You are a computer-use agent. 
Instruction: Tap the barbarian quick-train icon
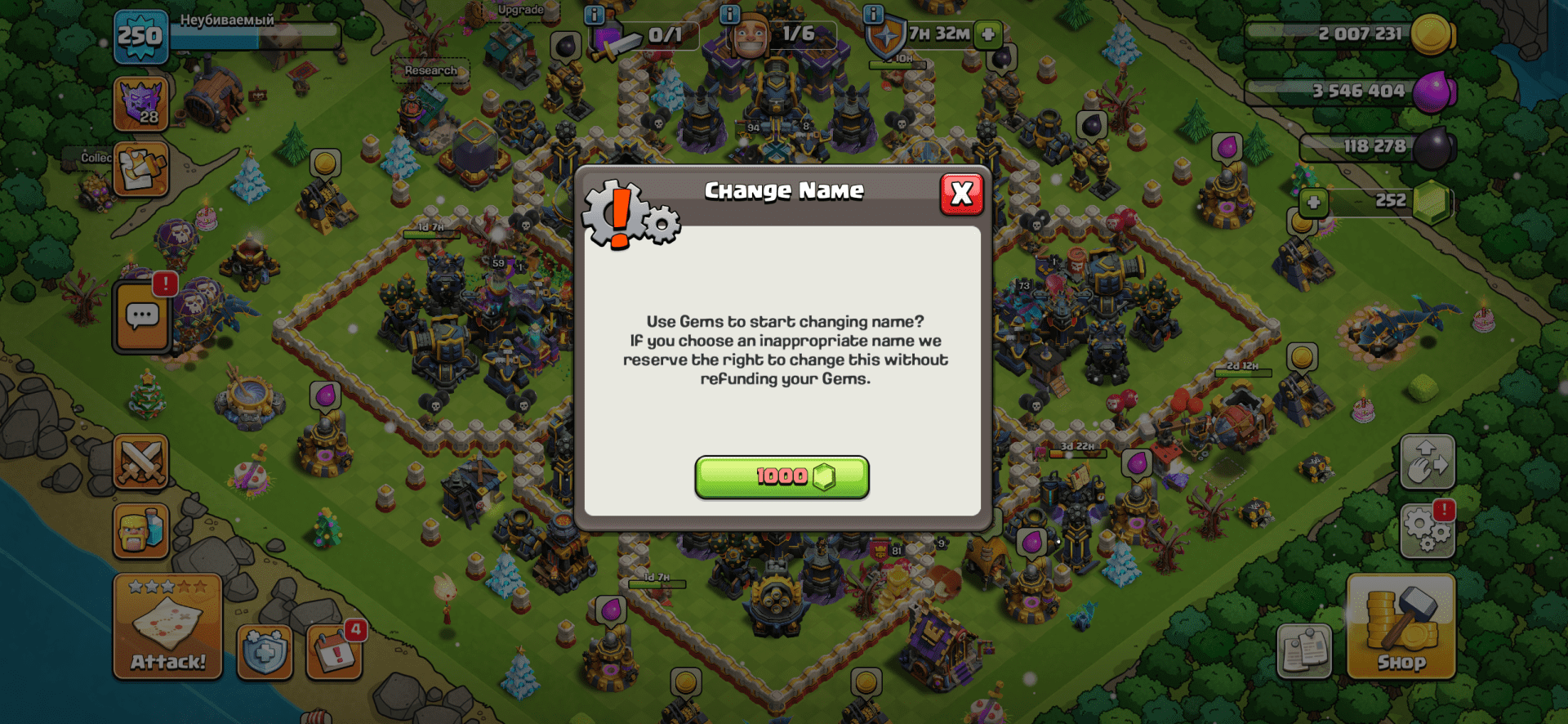[140, 531]
